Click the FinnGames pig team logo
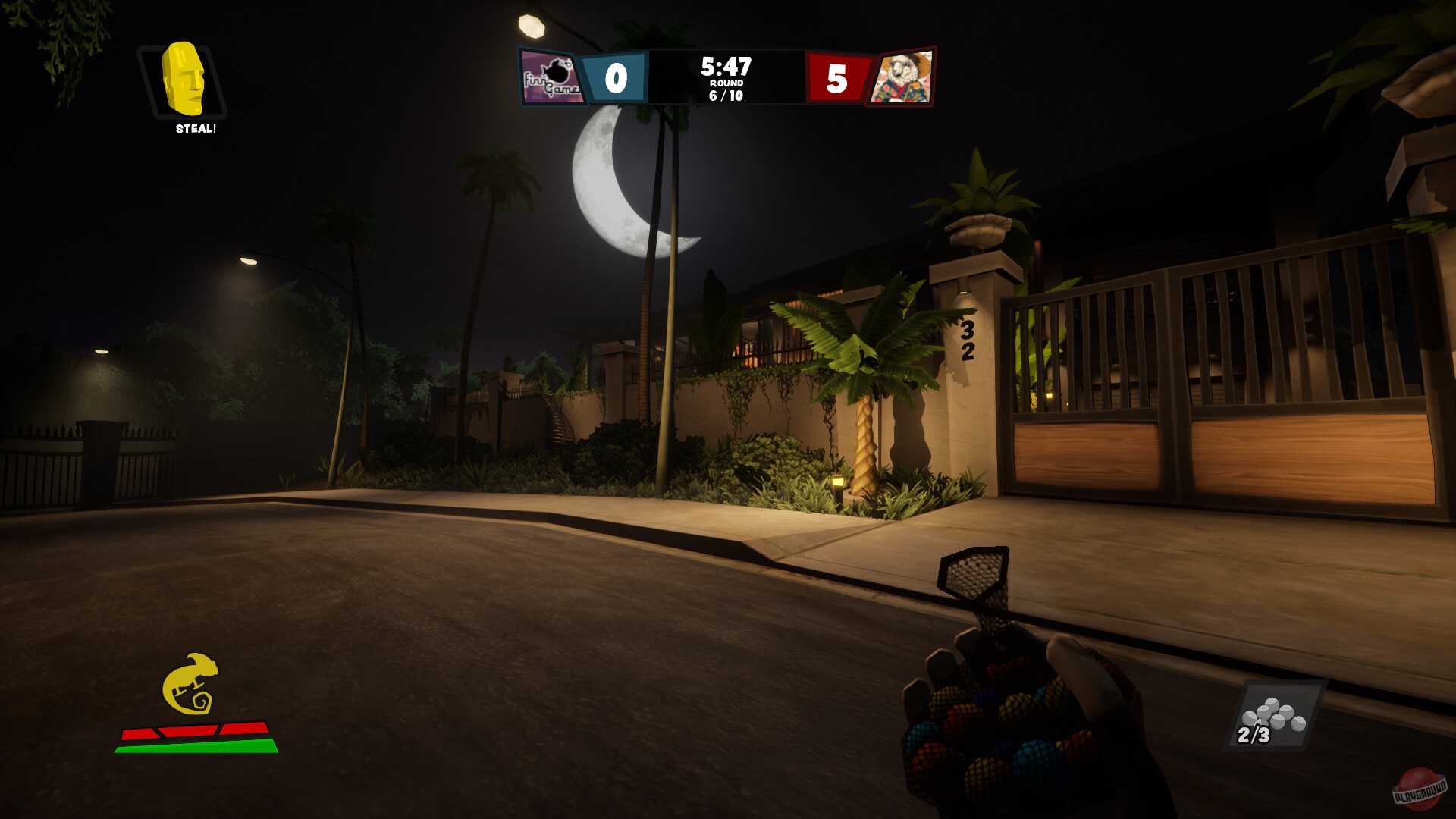 pyautogui.click(x=551, y=78)
